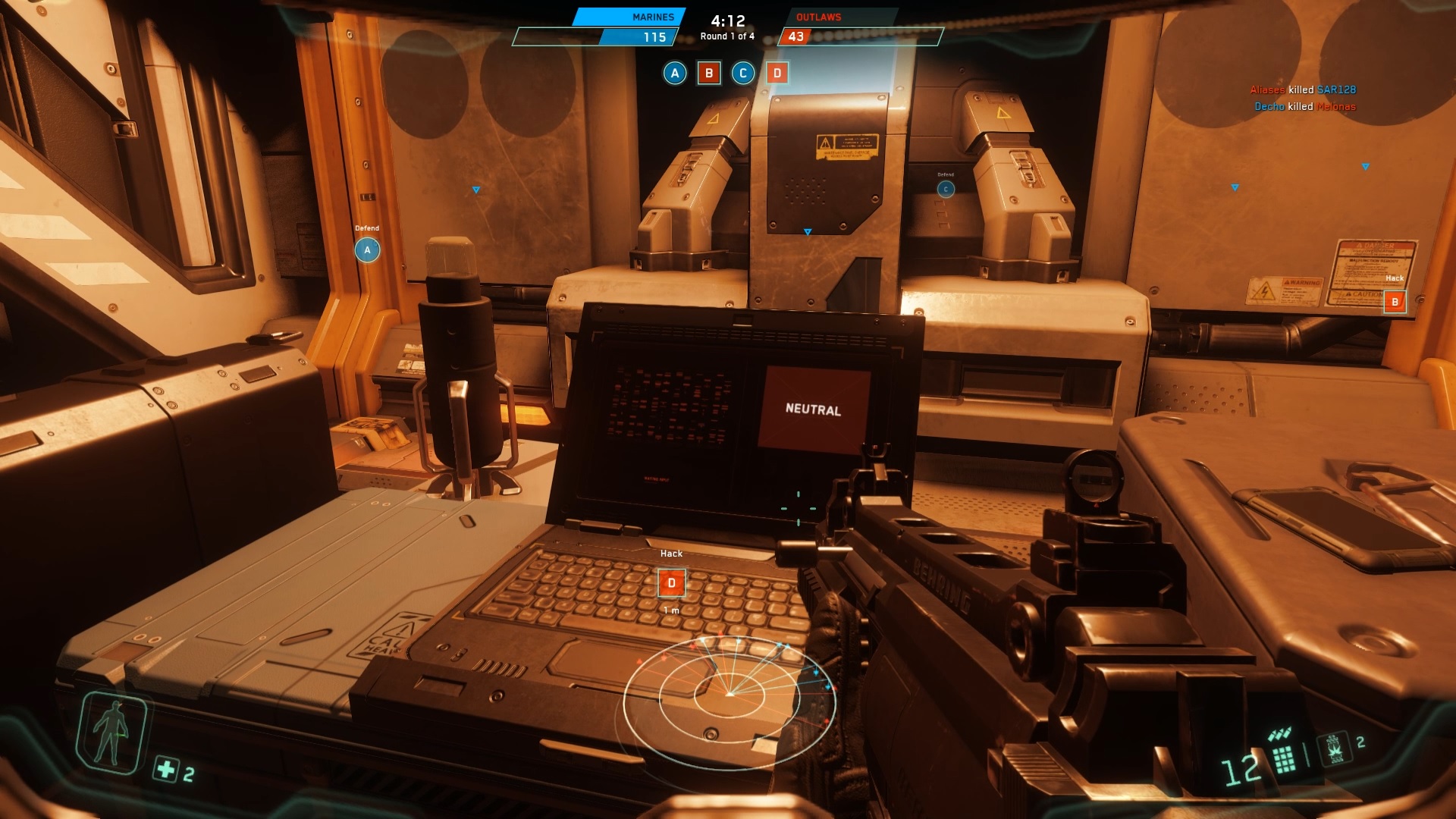
Task: Click the ammo magazine grid icon
Action: click(1284, 758)
